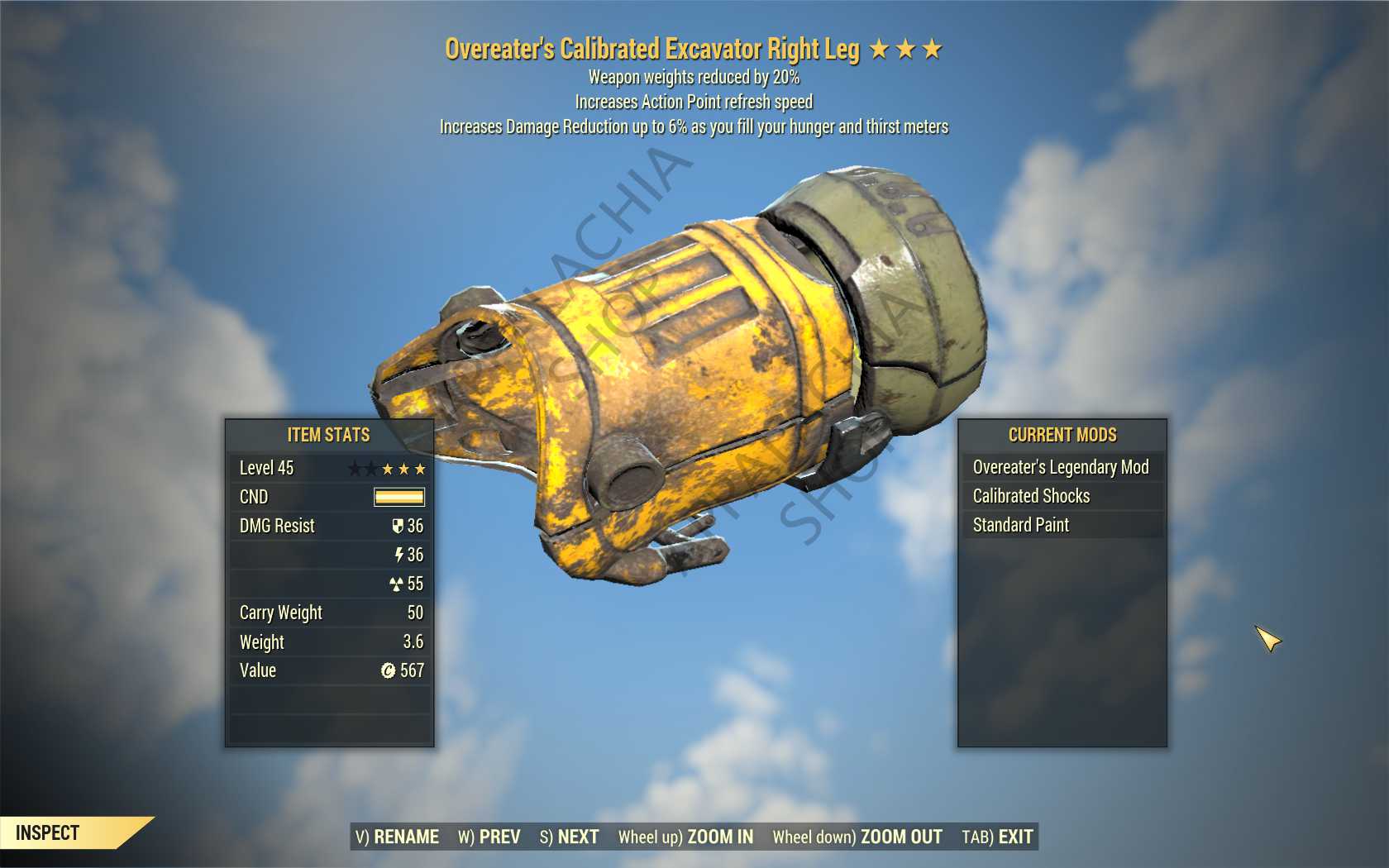Go to the PREV item

click(x=489, y=837)
